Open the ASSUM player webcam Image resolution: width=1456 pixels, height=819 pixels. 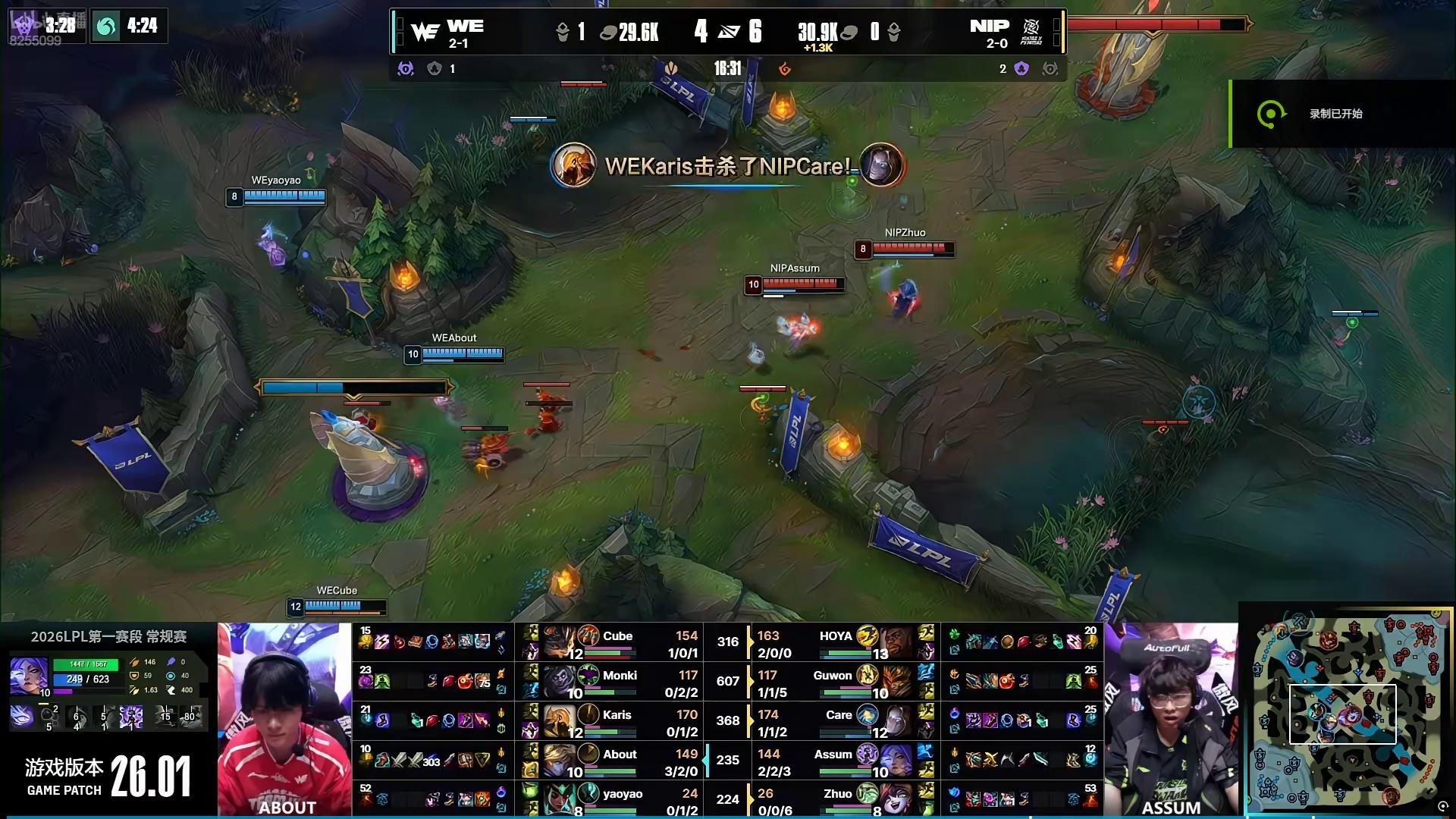click(x=1171, y=720)
